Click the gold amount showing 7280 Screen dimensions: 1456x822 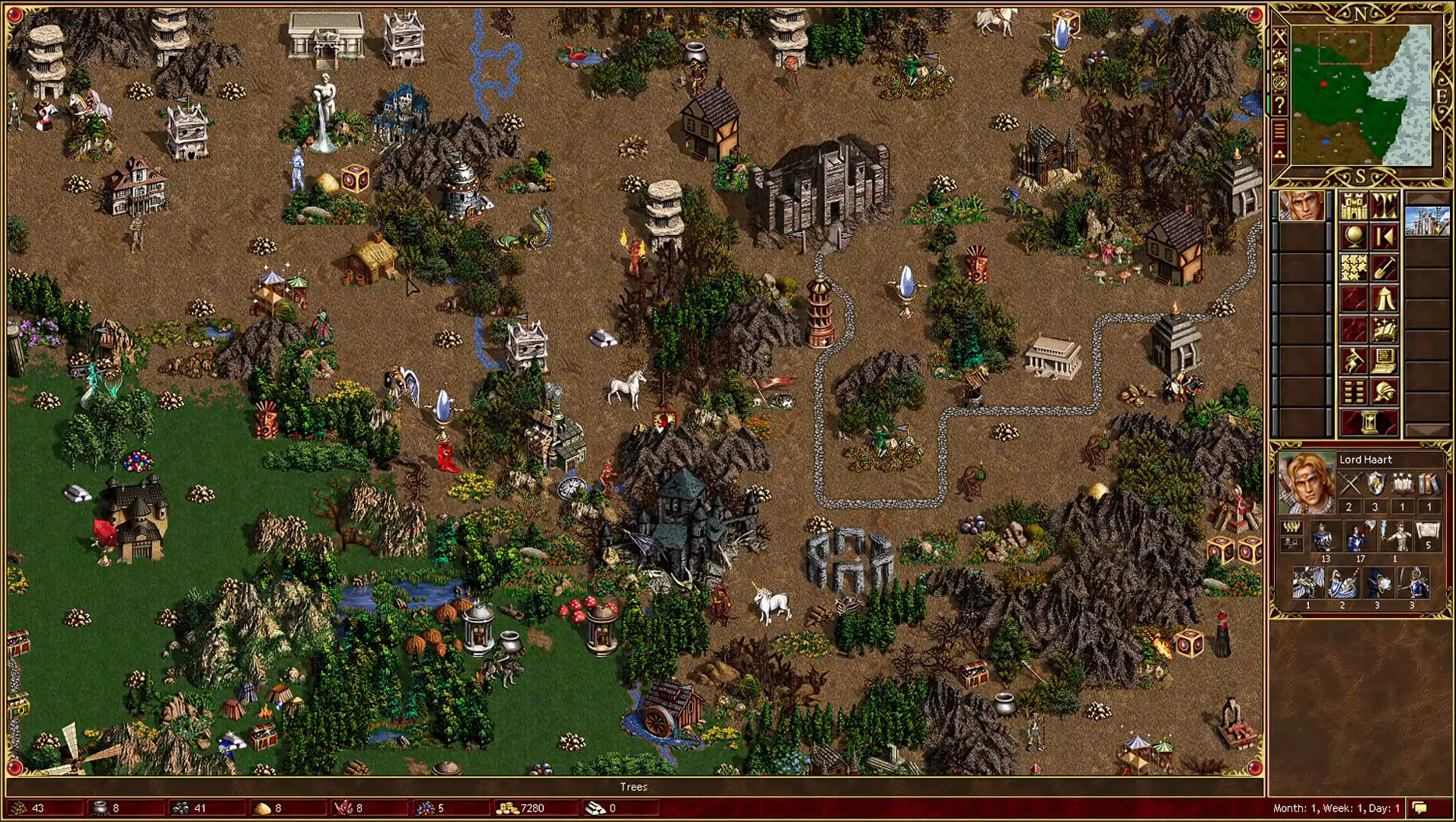pos(533,809)
